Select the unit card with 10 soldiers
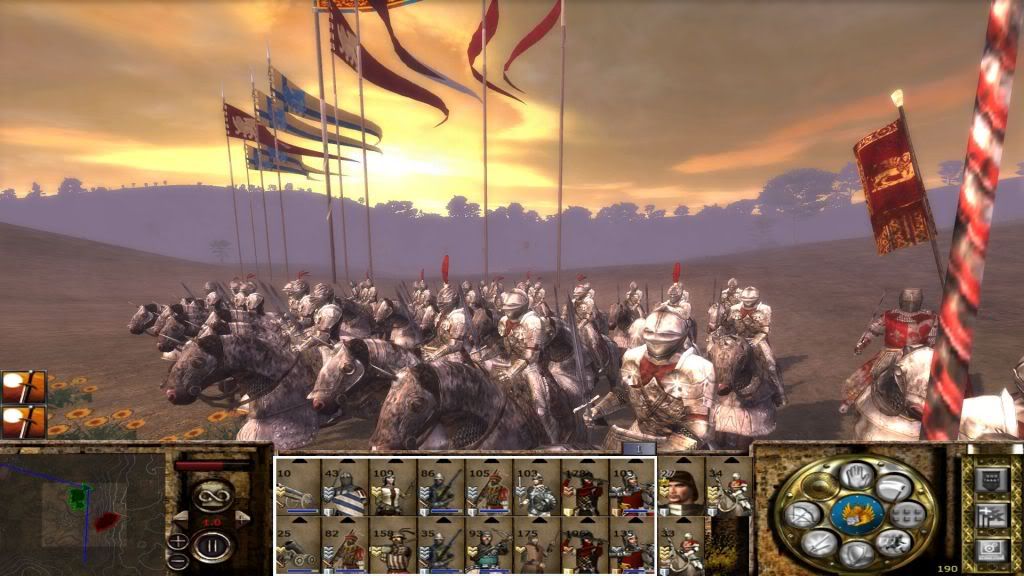Image resolution: width=1024 pixels, height=576 pixels. tap(297, 487)
